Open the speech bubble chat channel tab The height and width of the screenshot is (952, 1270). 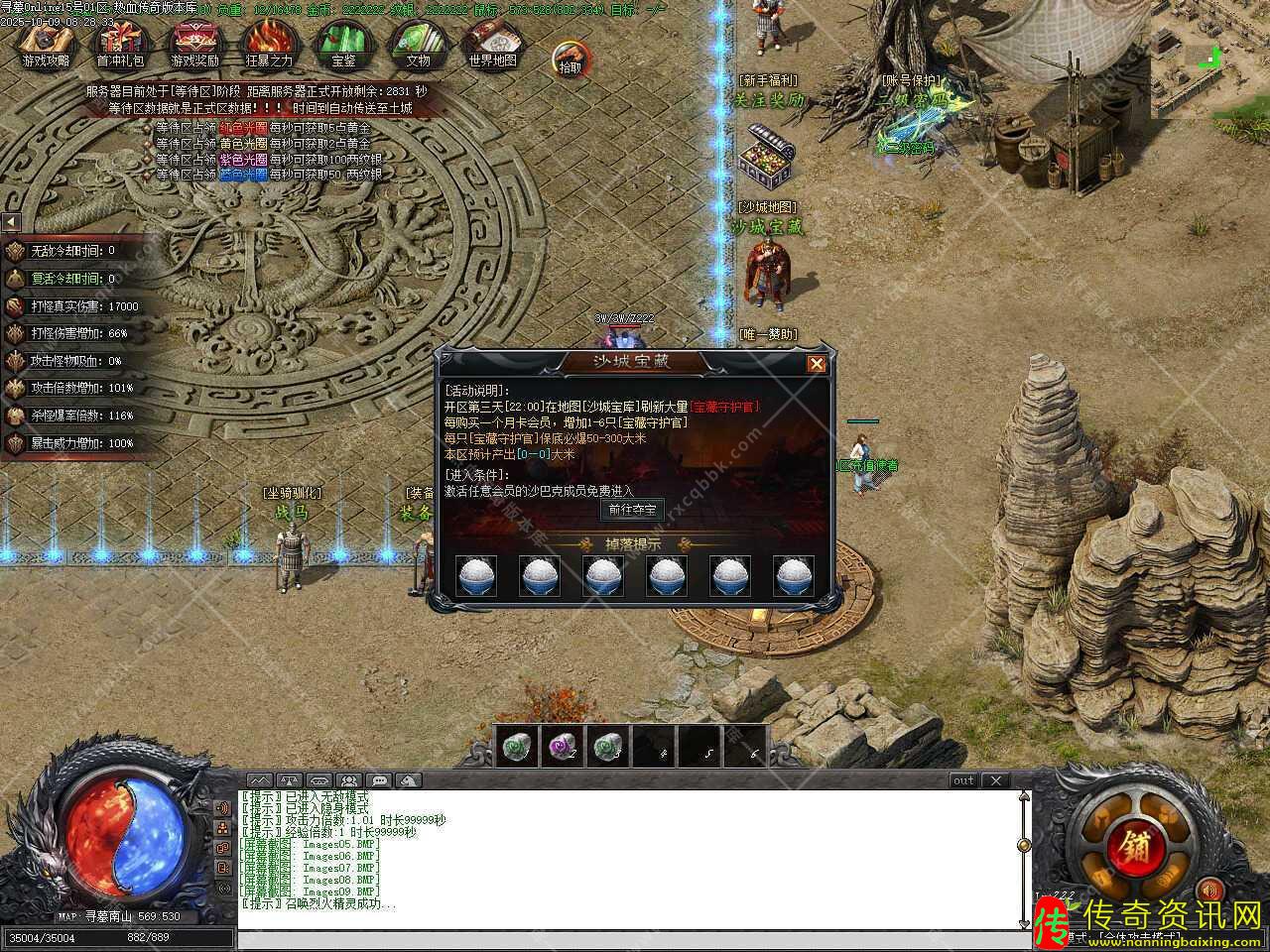tap(379, 780)
